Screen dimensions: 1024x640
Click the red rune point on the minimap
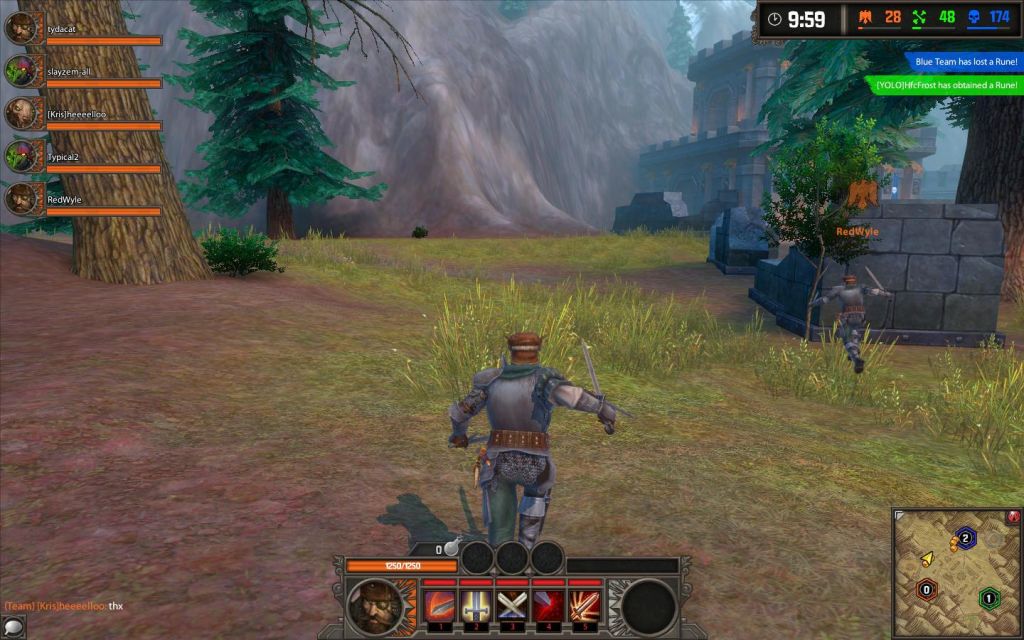[927, 590]
